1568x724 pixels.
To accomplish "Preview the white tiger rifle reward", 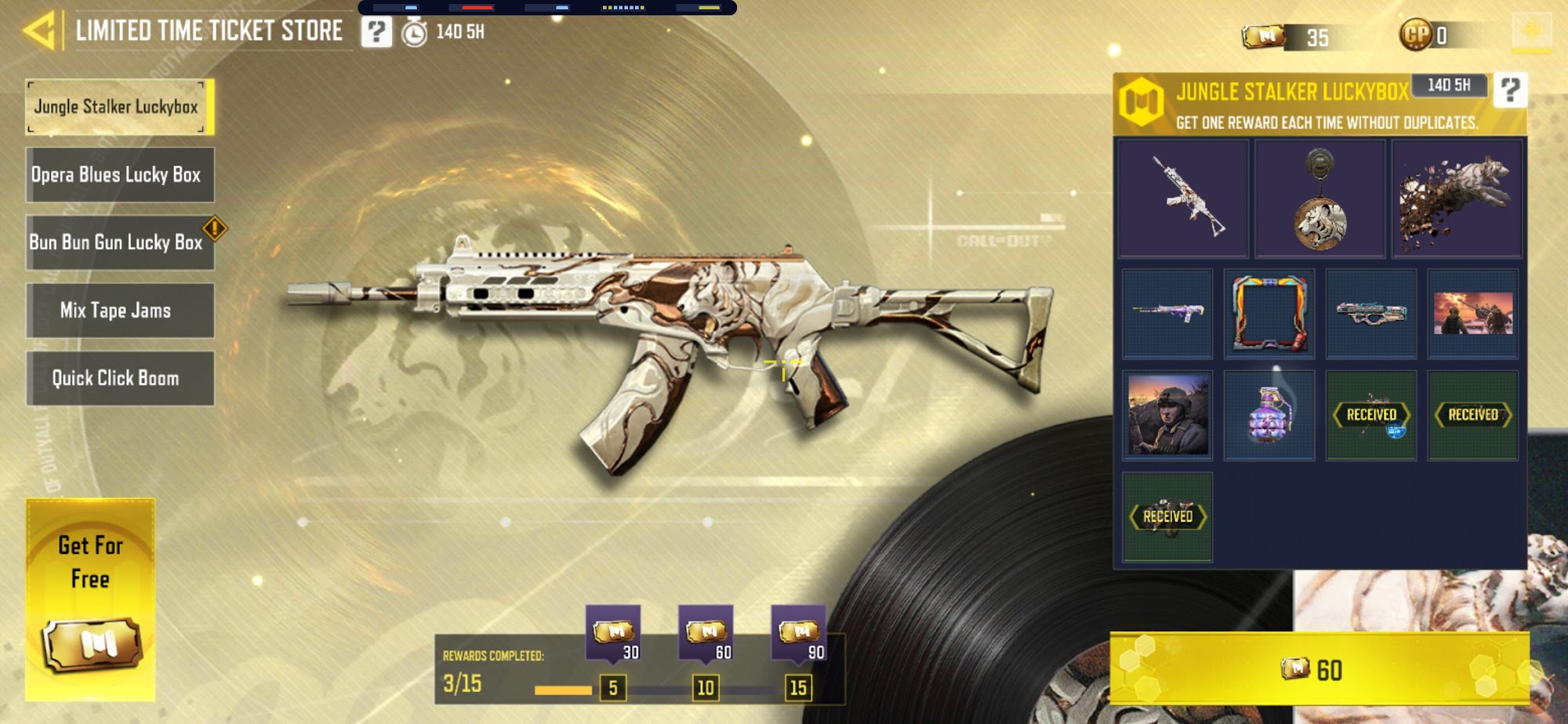I will point(1183,198).
